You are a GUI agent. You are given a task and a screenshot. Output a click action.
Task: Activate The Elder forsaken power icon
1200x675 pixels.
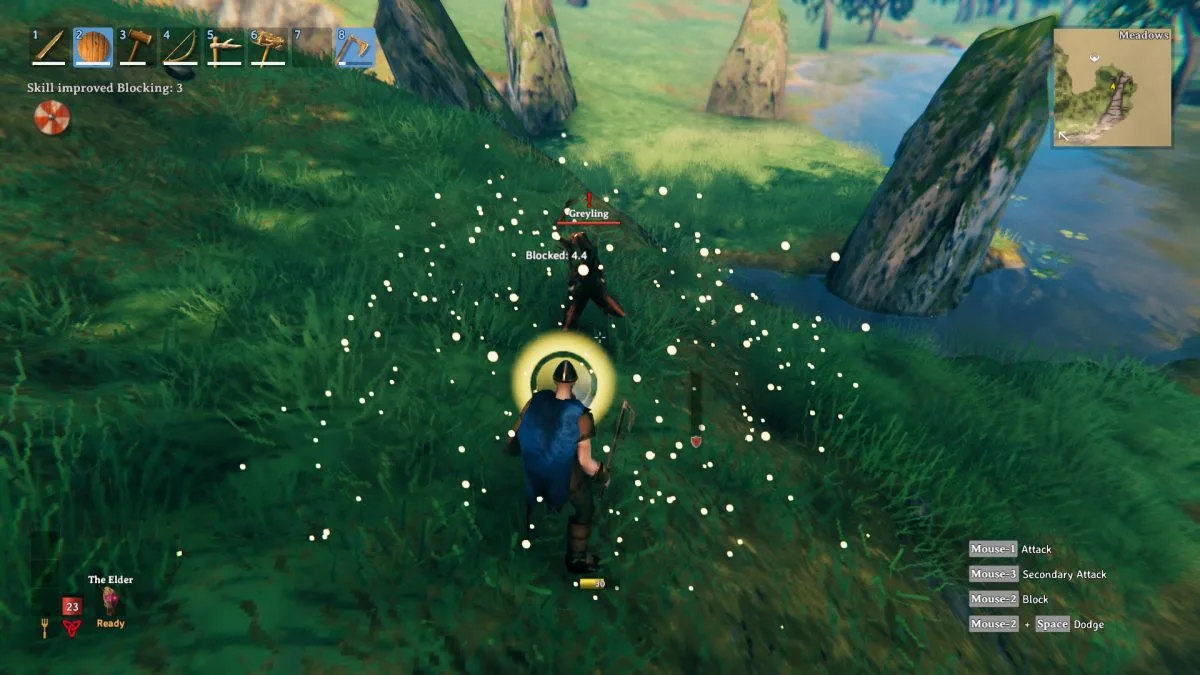[x=110, y=600]
